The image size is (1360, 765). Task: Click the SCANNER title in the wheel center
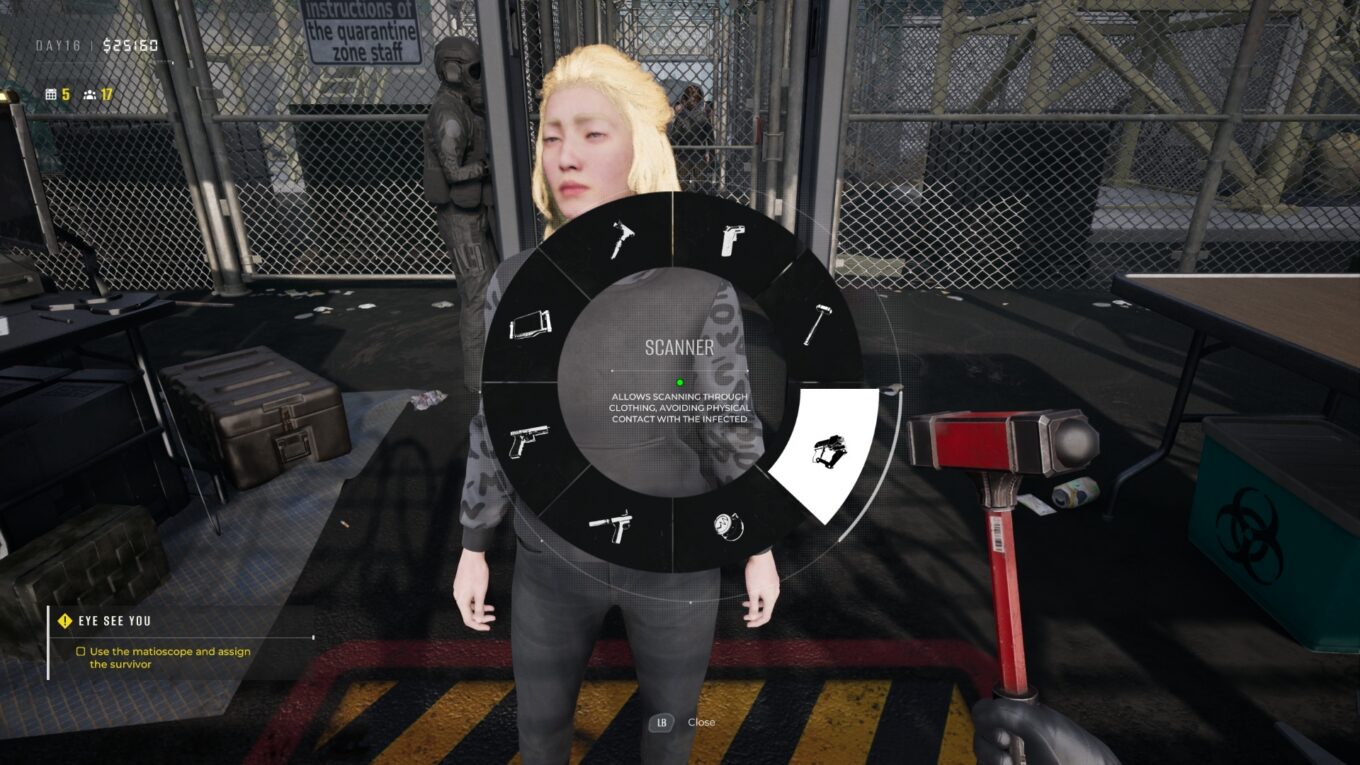coord(679,349)
